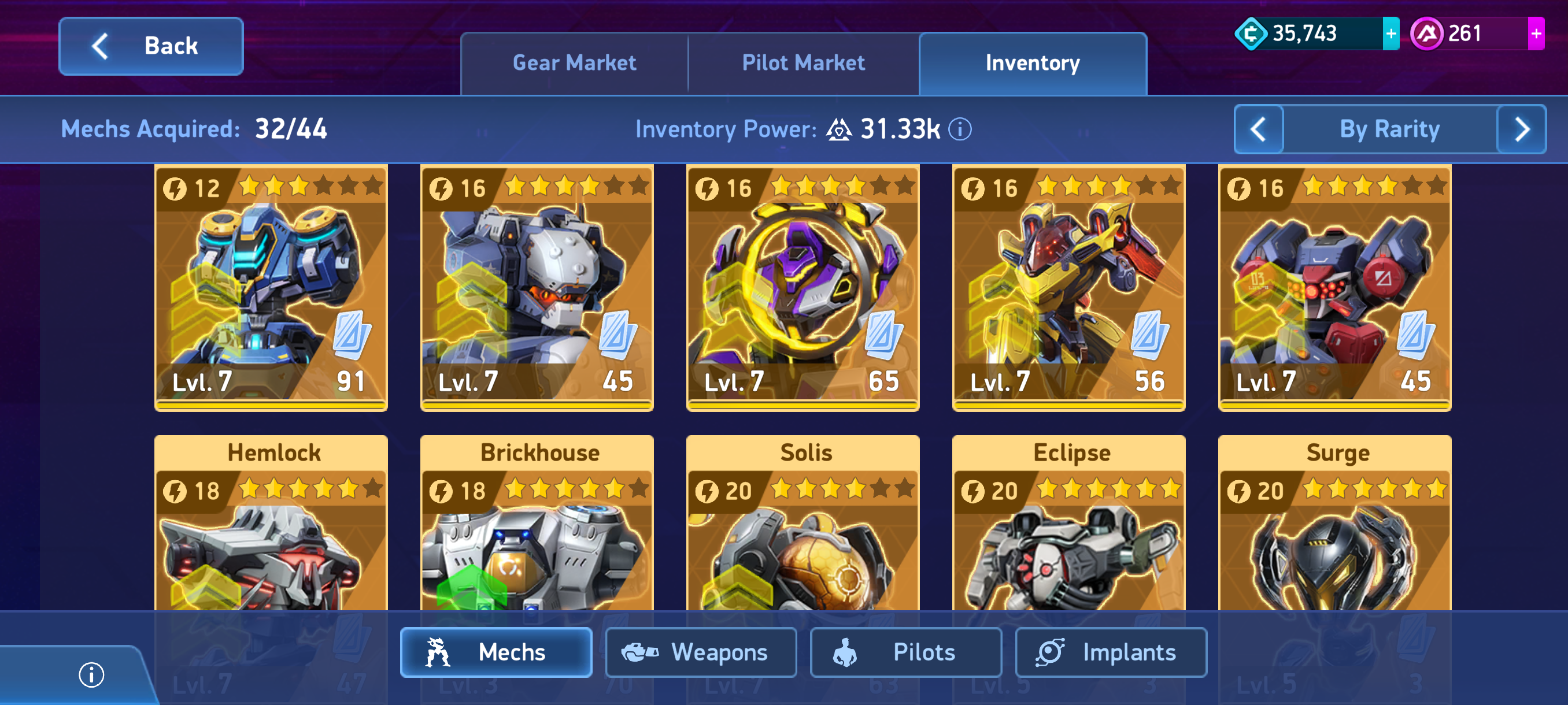This screenshot has height=705, width=1568.
Task: Show the Weapons inventory category
Action: (x=701, y=652)
